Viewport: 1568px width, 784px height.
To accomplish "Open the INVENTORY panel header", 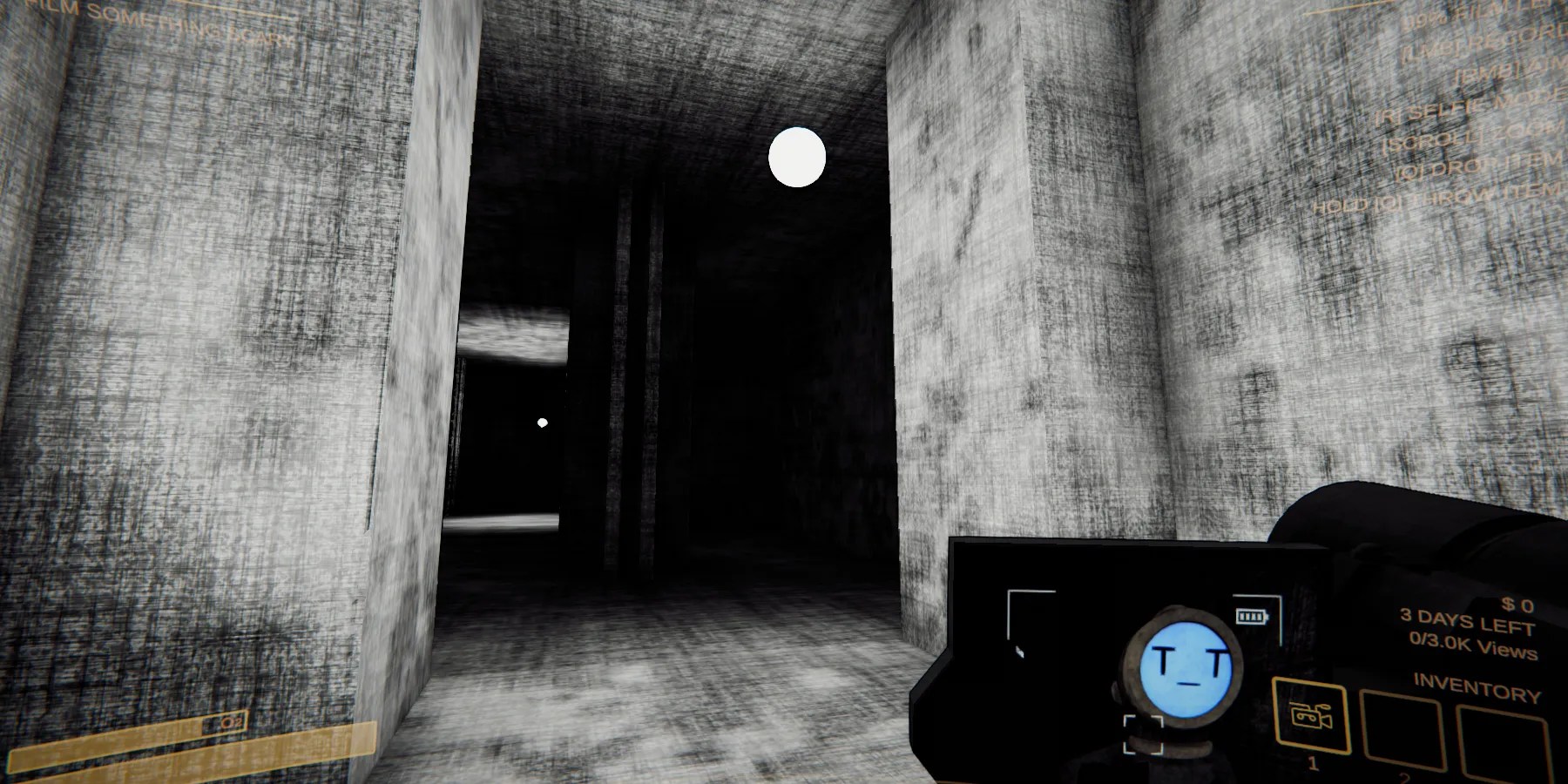I will click(1476, 686).
